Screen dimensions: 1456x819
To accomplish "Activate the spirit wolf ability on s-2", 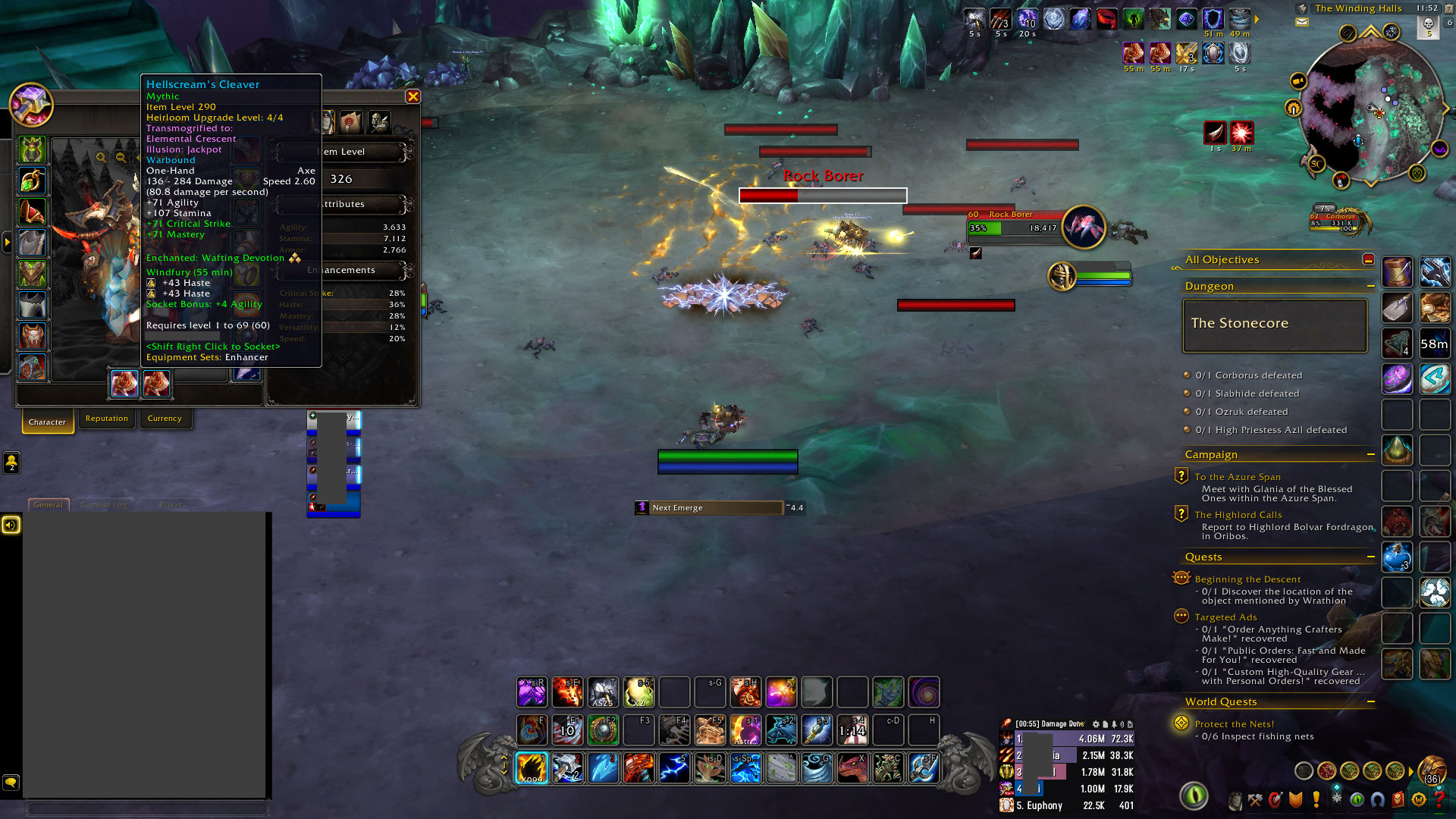I will [x=781, y=730].
